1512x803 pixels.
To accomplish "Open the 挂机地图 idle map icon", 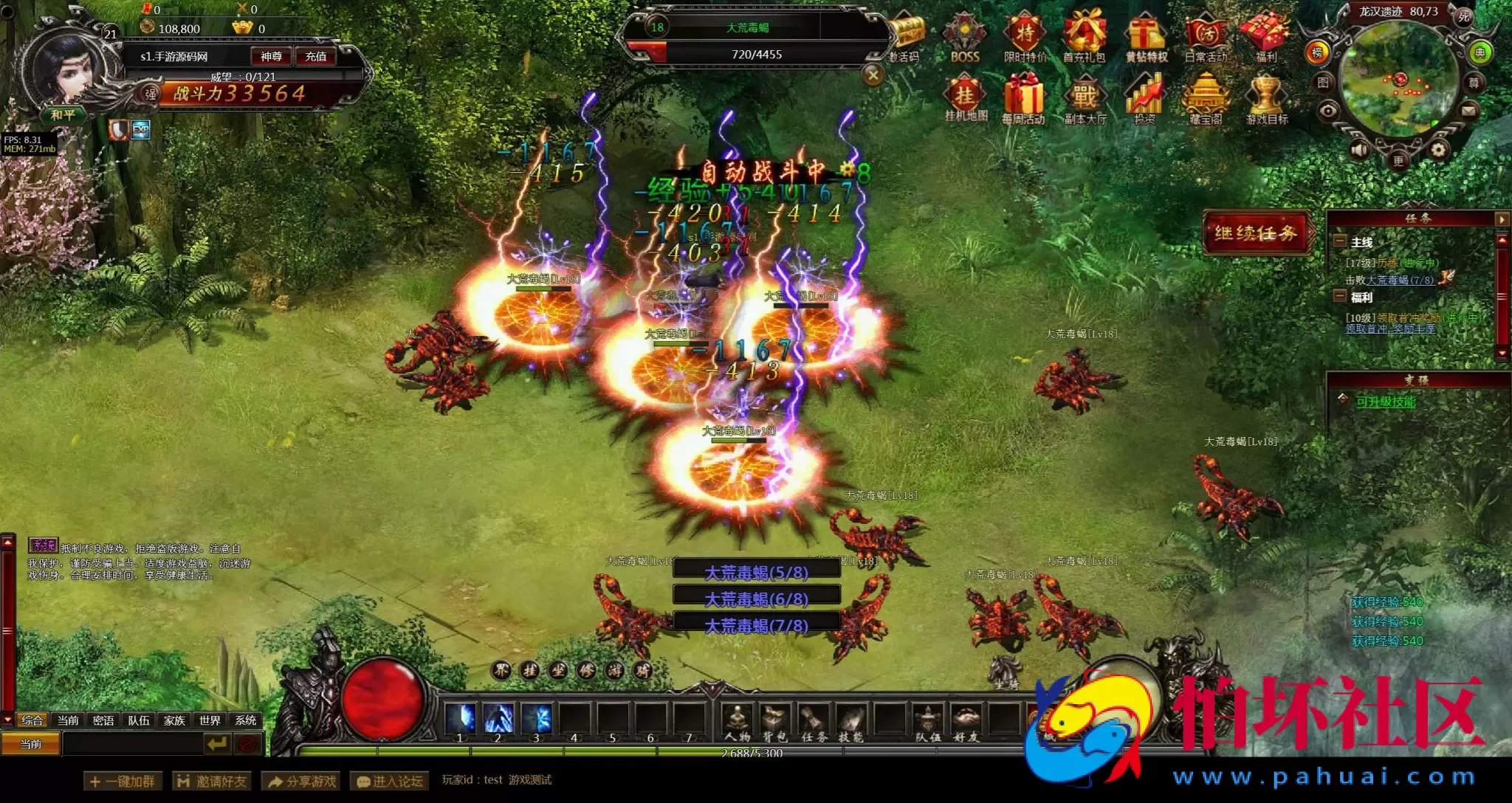I will 965,100.
